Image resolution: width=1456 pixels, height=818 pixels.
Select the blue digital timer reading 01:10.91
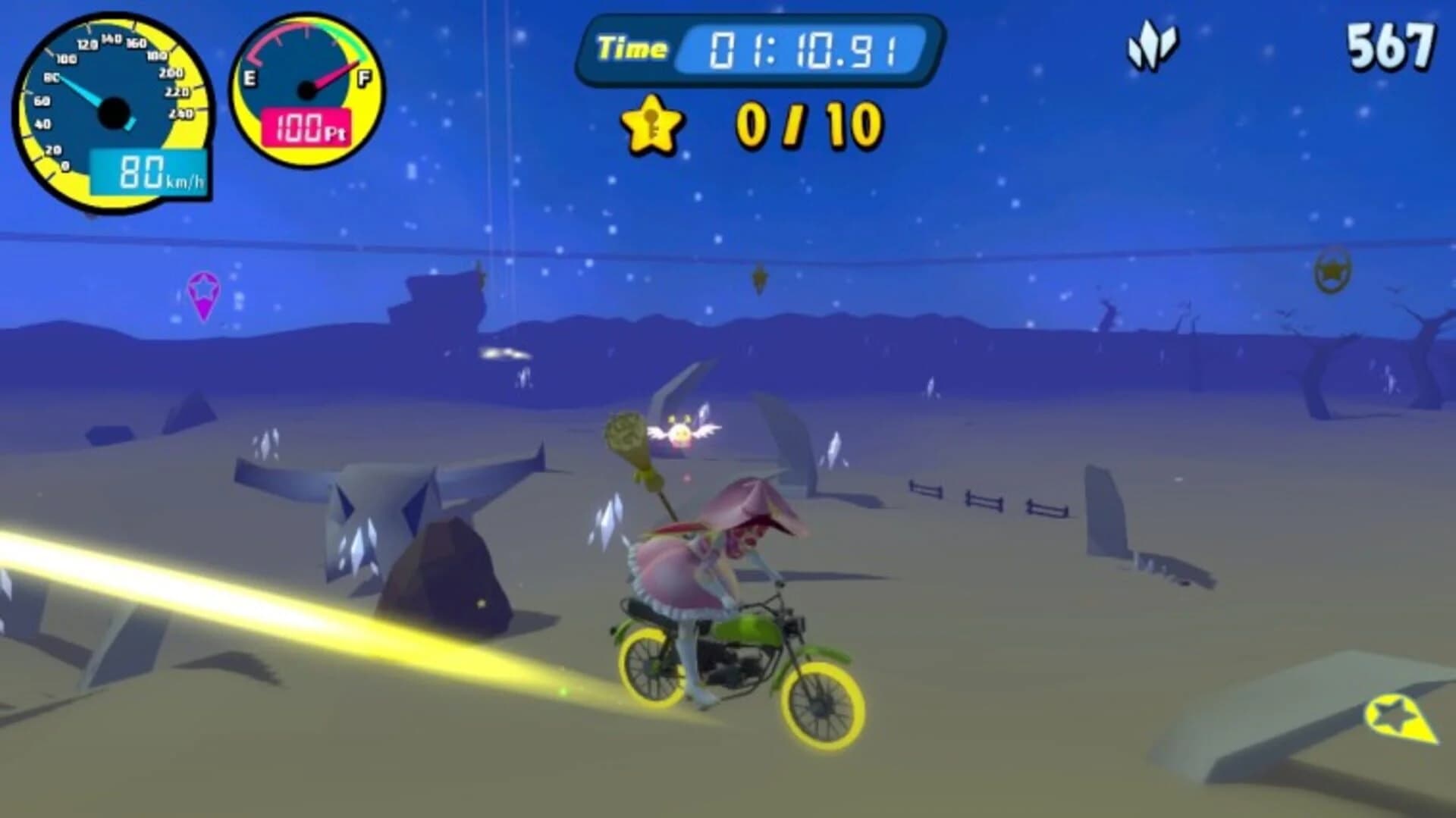click(x=804, y=48)
